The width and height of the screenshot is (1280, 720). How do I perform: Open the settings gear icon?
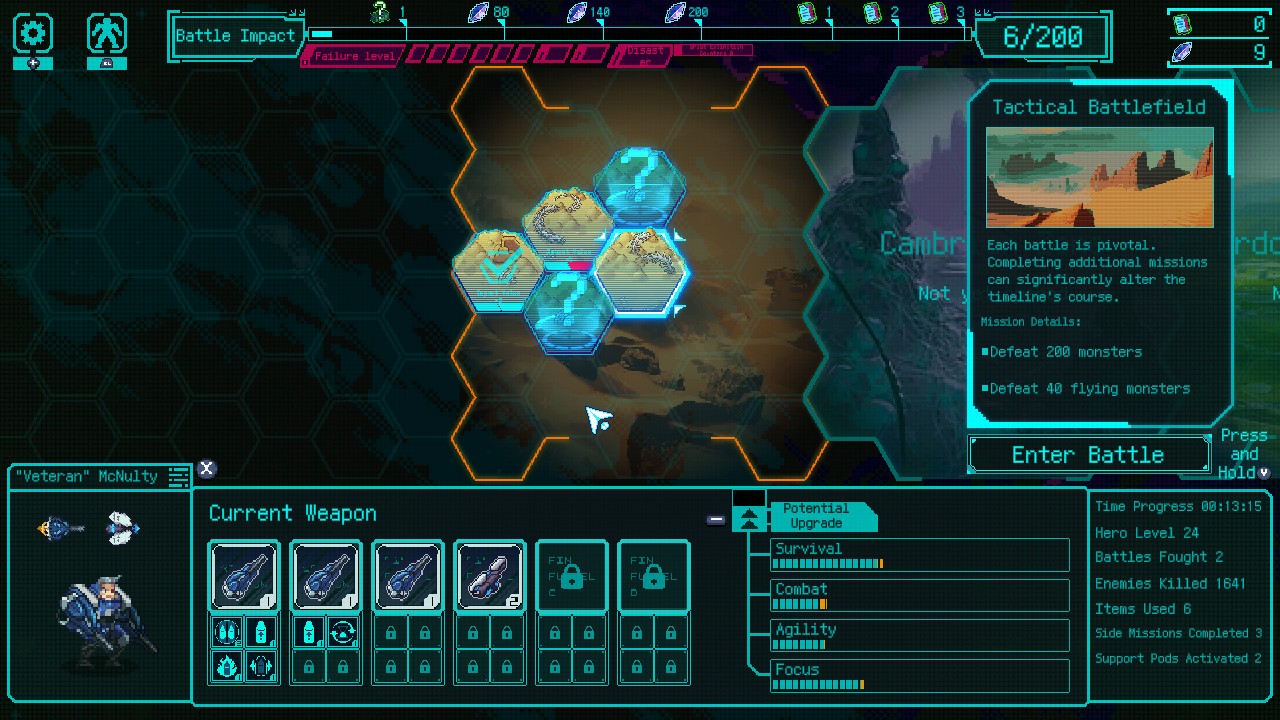[33, 33]
